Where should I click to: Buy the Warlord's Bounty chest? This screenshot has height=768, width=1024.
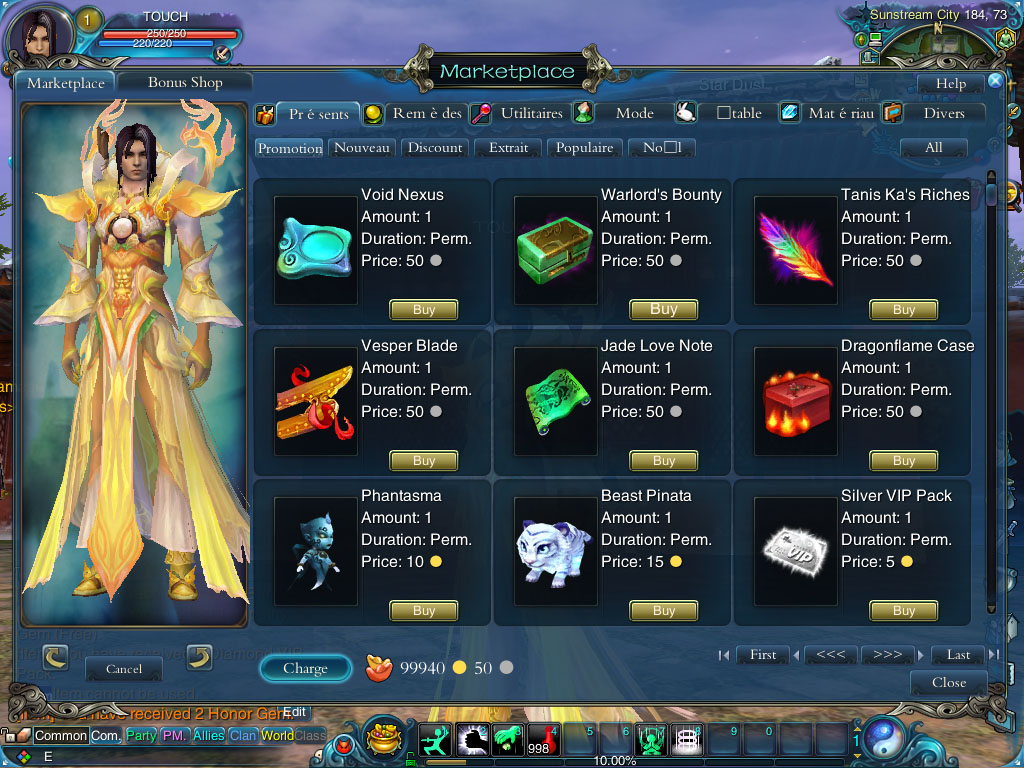point(664,310)
